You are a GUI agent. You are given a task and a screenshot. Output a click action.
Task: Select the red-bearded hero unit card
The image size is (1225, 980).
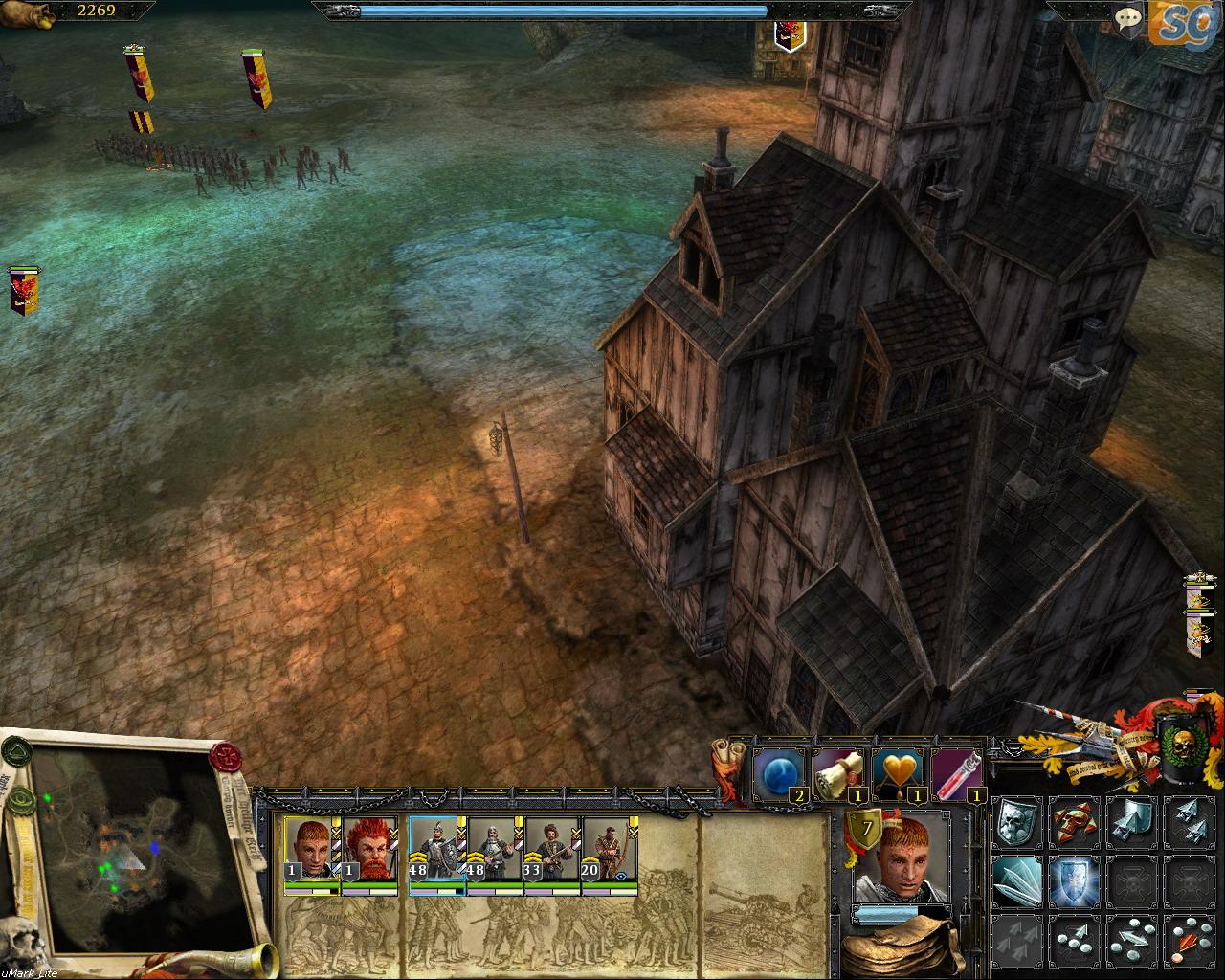(369, 848)
